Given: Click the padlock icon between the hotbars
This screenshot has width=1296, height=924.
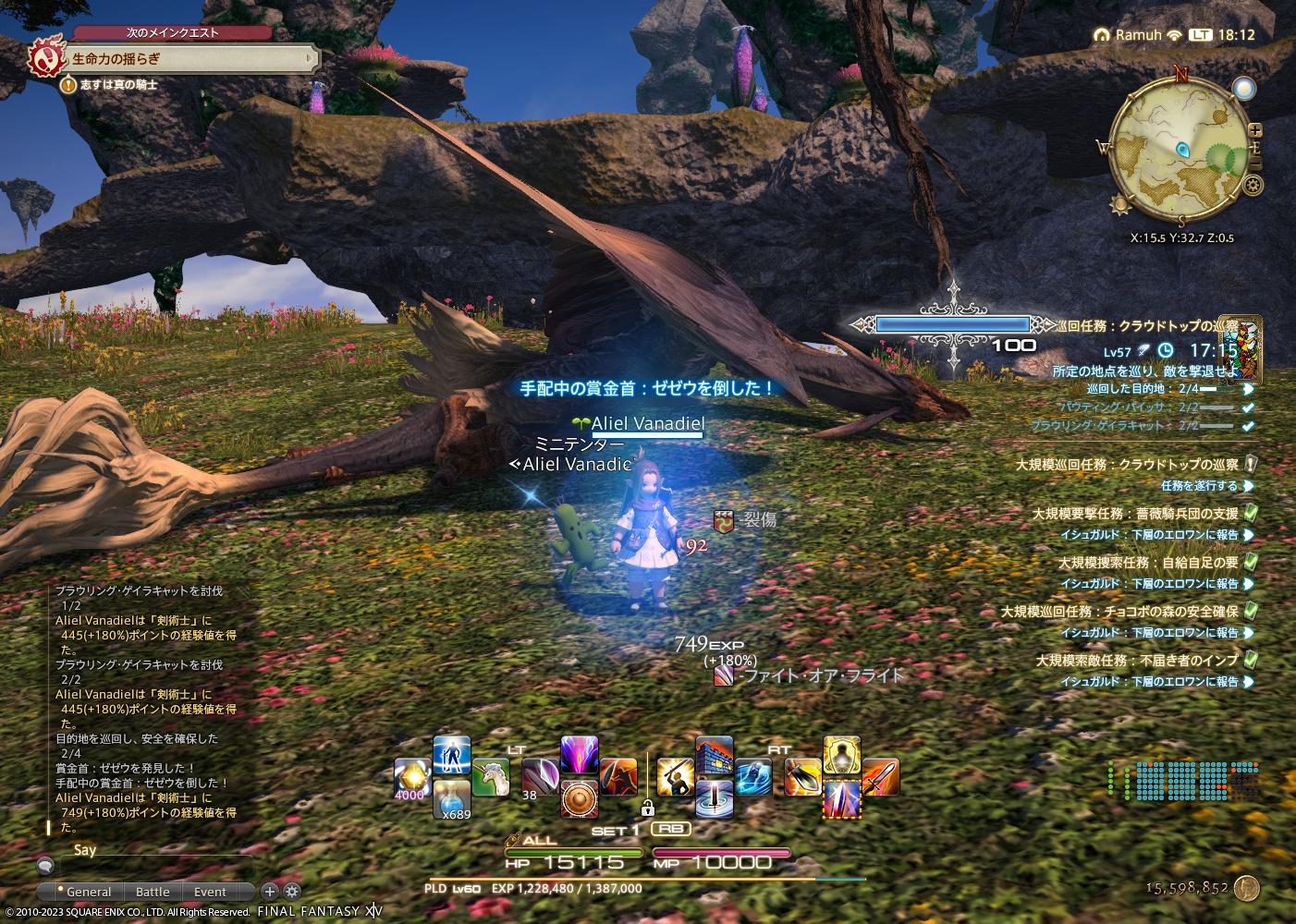Looking at the screenshot, I should pyautogui.click(x=648, y=809).
